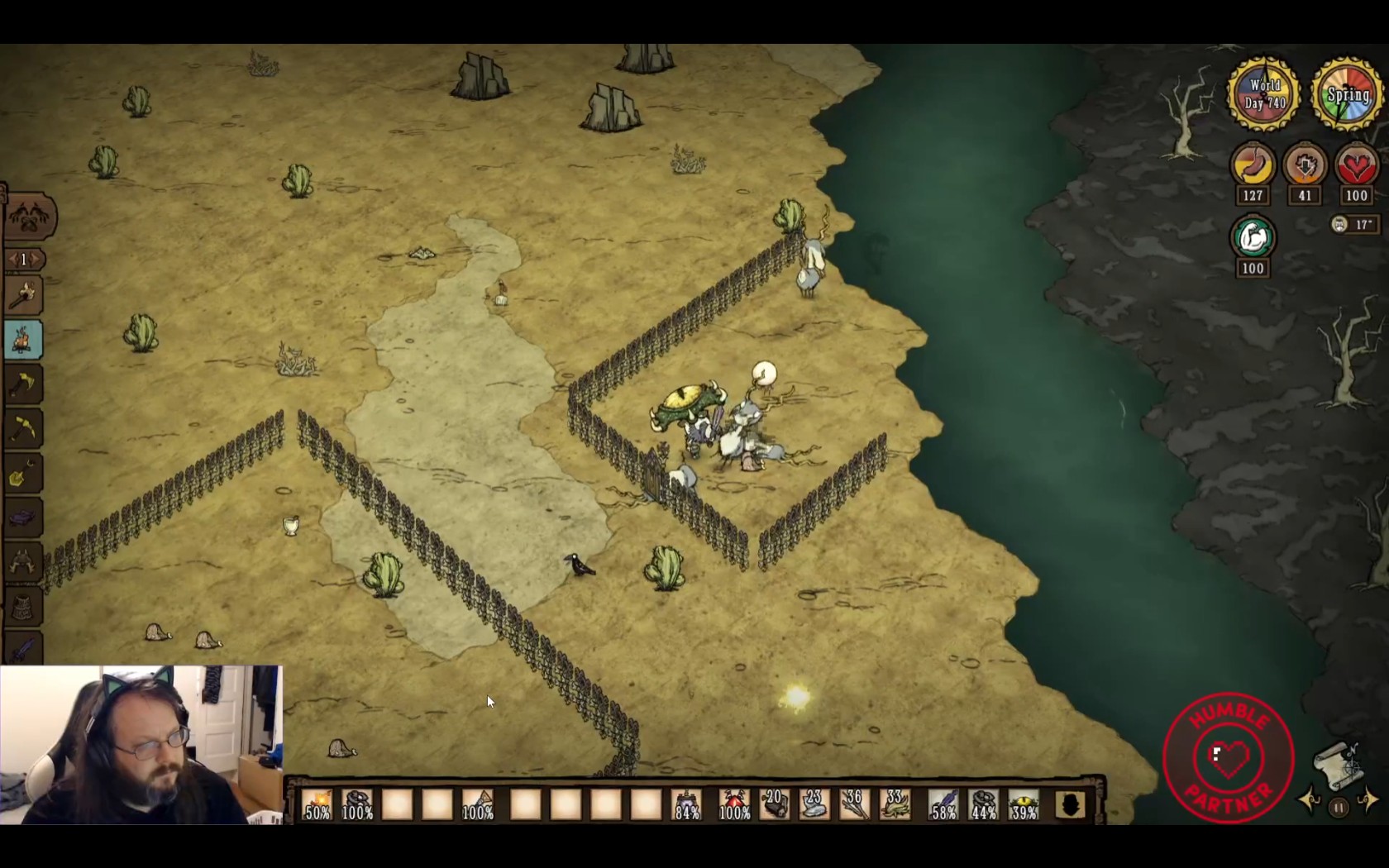1389x868 pixels.
Task: Open the map scroll
Action: point(1336,765)
